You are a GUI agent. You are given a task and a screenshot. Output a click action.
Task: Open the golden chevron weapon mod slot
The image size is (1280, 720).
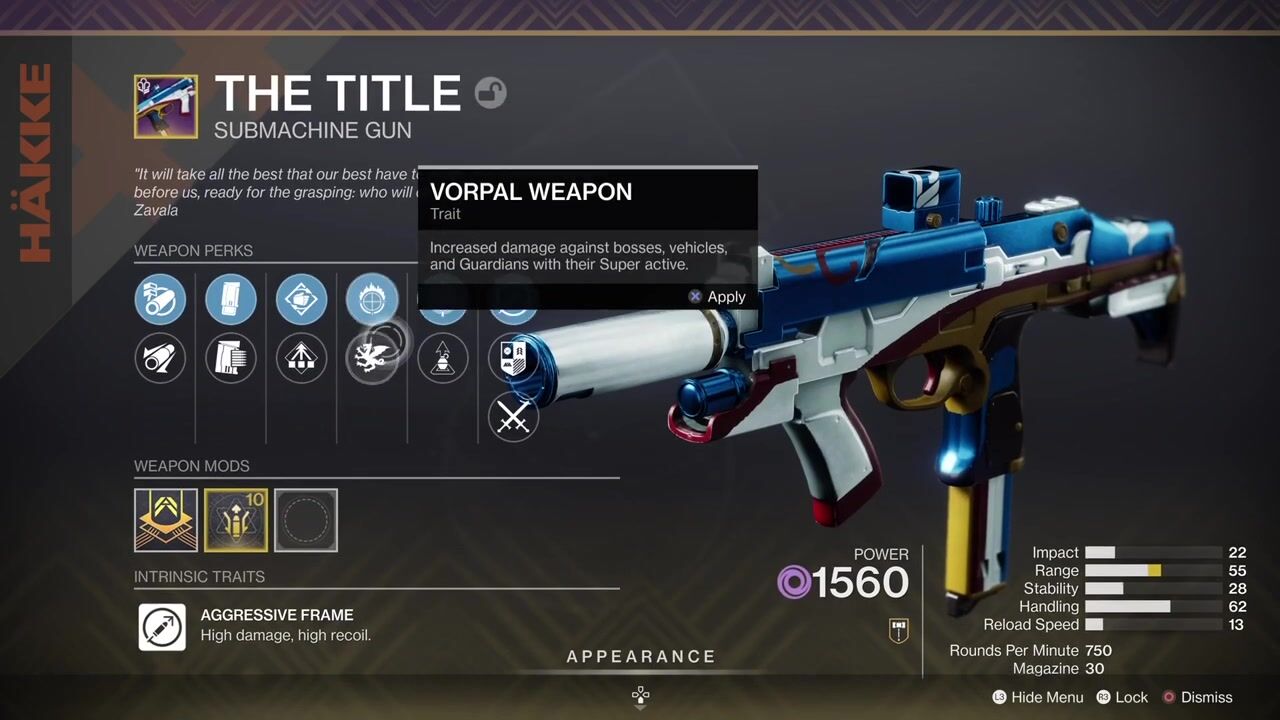[166, 520]
